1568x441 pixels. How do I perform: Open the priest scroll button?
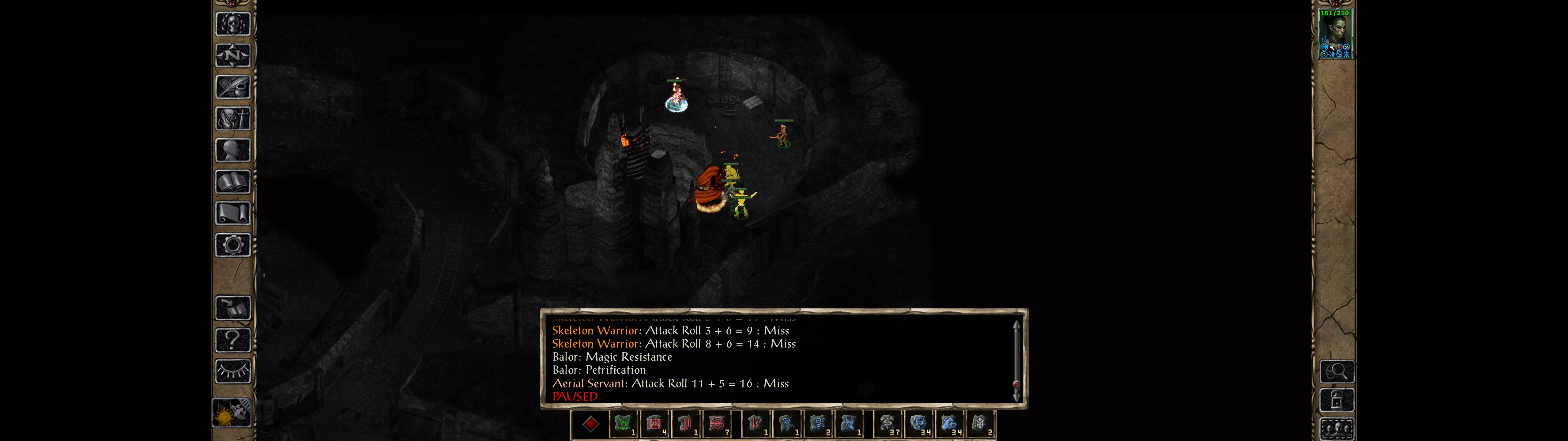(232, 213)
